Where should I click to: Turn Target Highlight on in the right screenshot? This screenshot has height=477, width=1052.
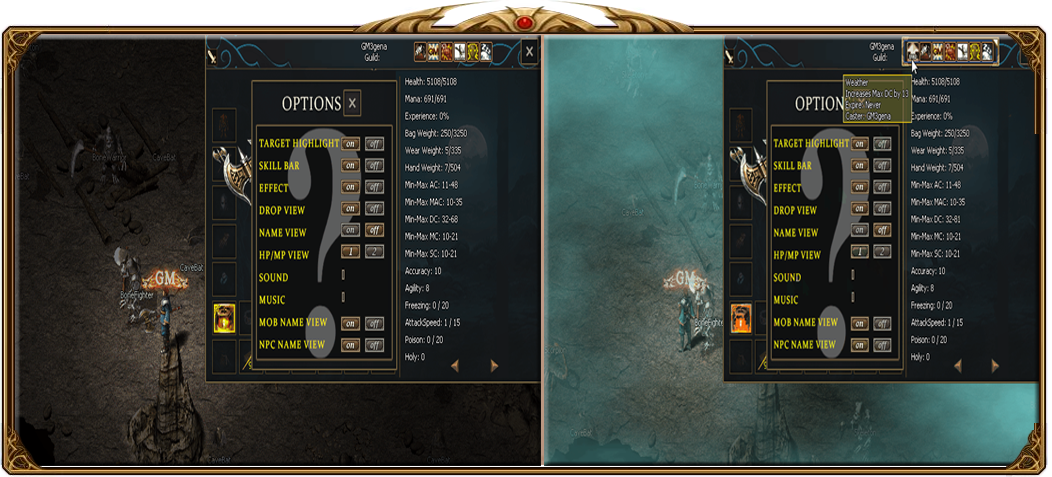click(859, 143)
